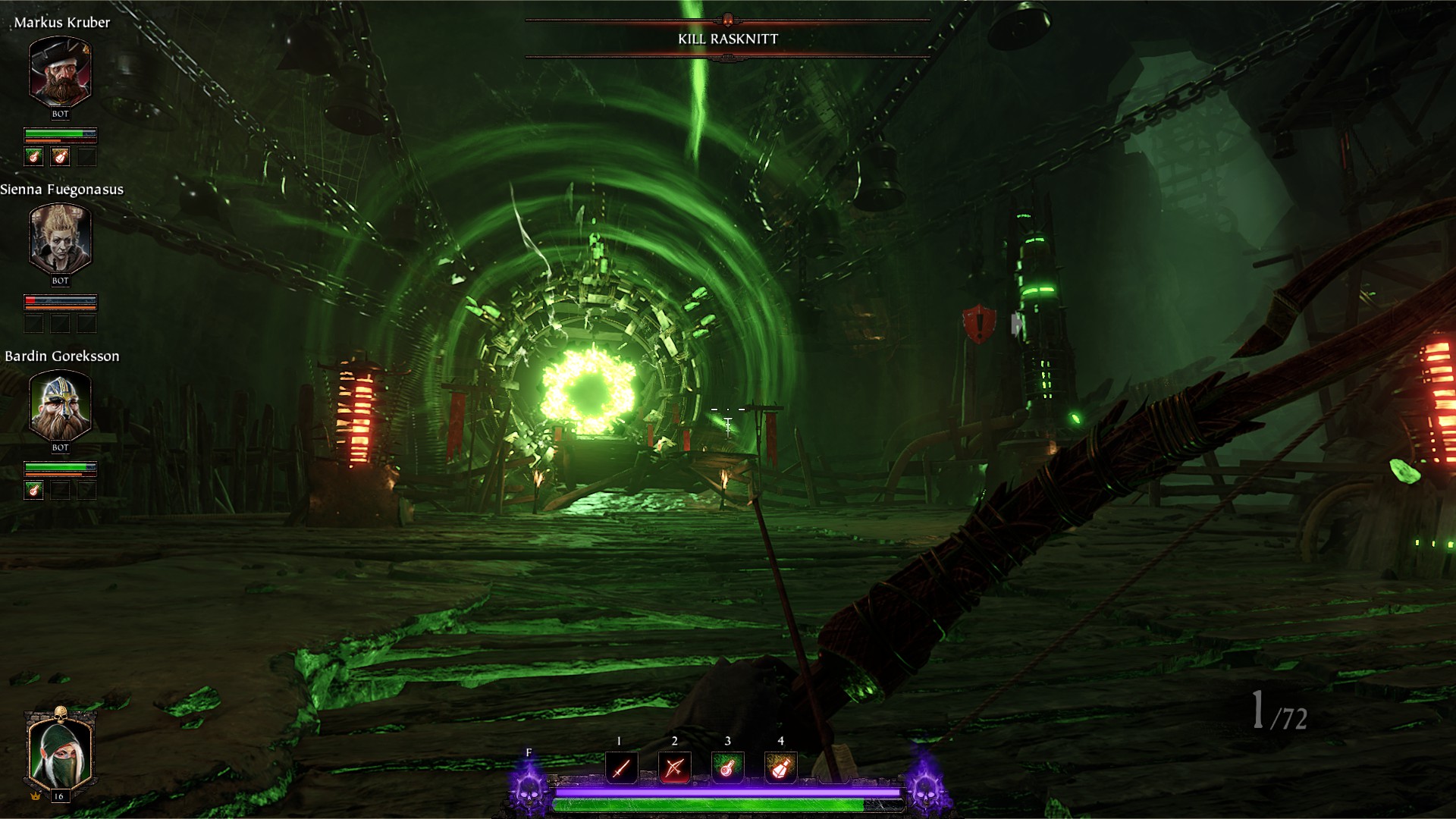Select the potion bottle in slot 4

click(780, 768)
